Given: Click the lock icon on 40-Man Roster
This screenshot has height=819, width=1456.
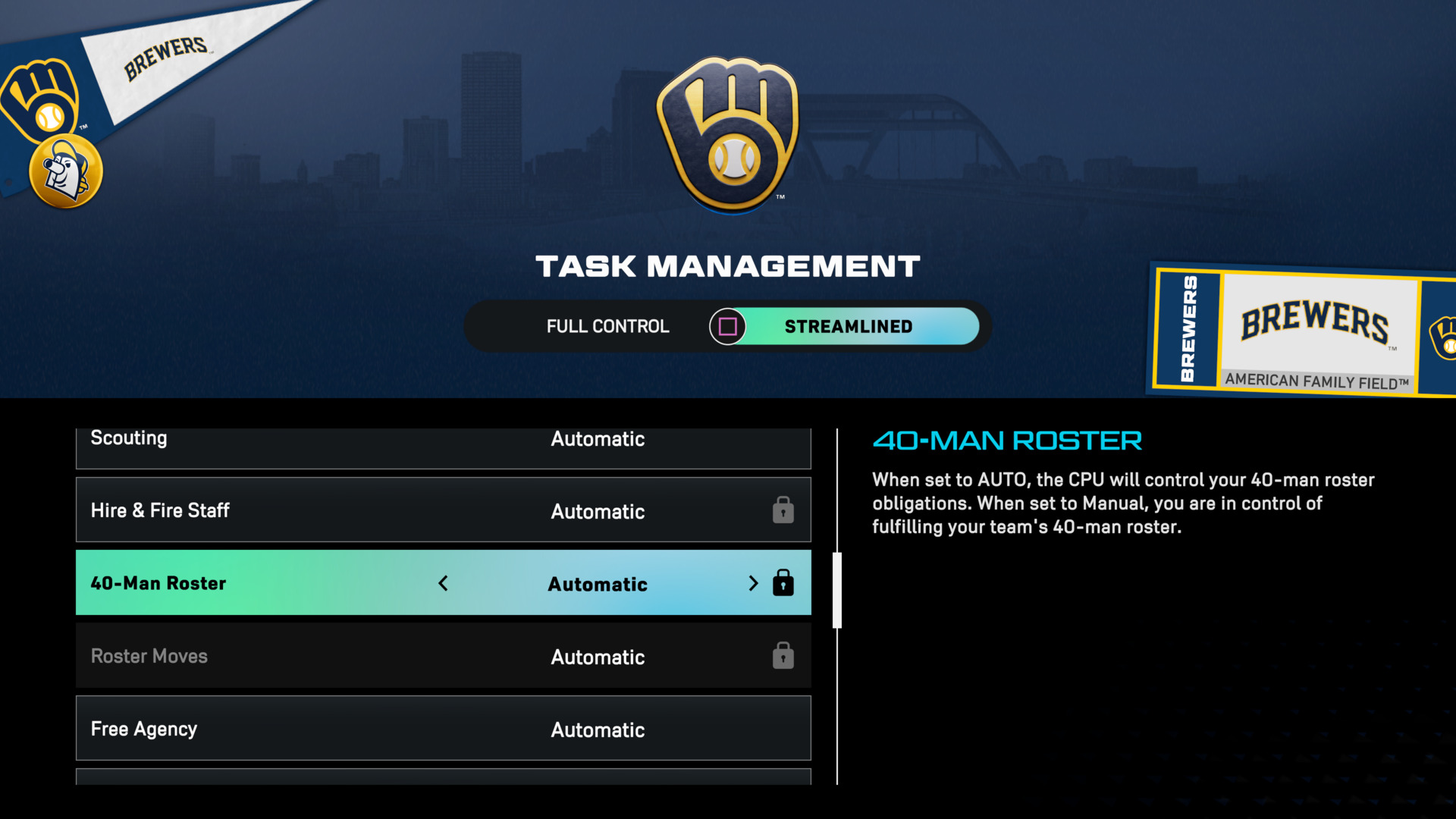Looking at the screenshot, I should click(x=783, y=583).
